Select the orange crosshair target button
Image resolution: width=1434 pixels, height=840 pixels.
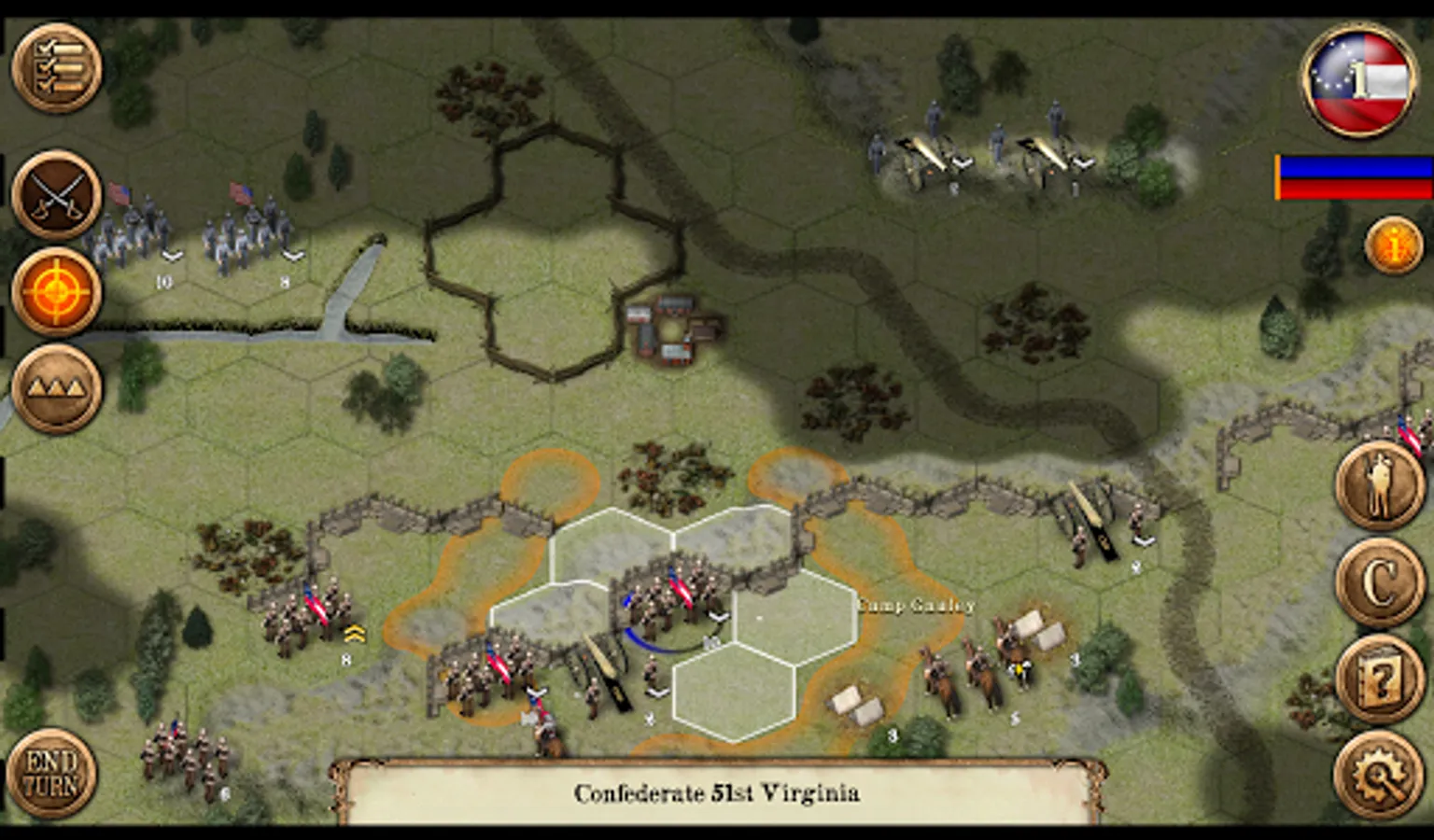(57, 292)
